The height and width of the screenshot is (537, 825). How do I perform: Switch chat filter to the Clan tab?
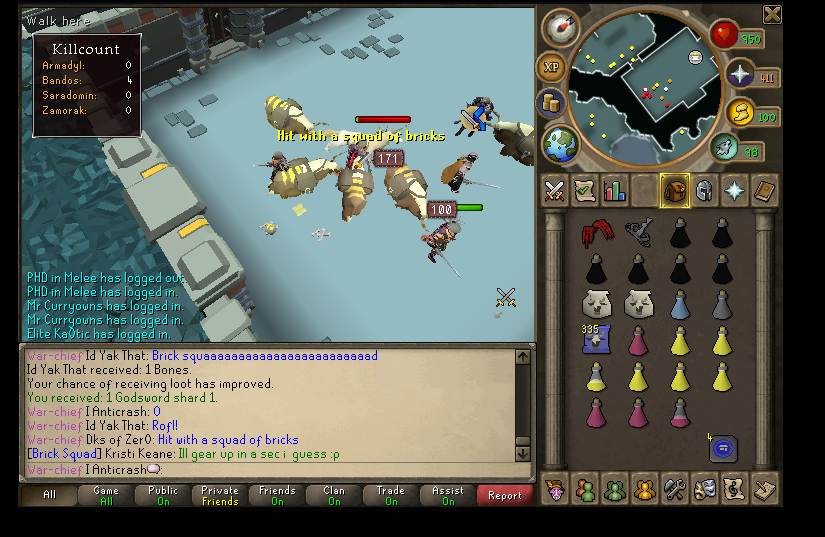[334, 494]
